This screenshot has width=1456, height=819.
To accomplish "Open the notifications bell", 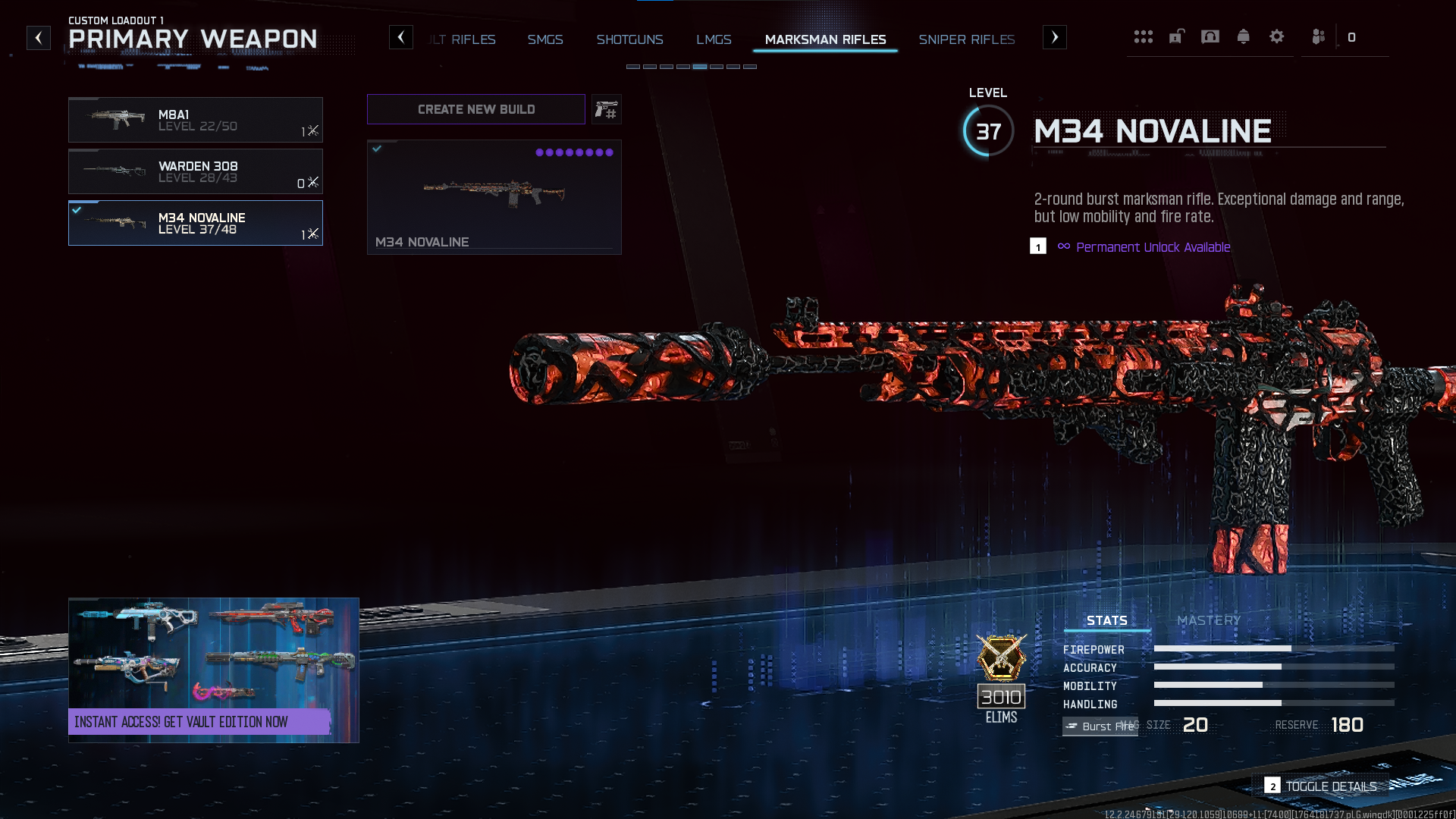I will point(1243,36).
